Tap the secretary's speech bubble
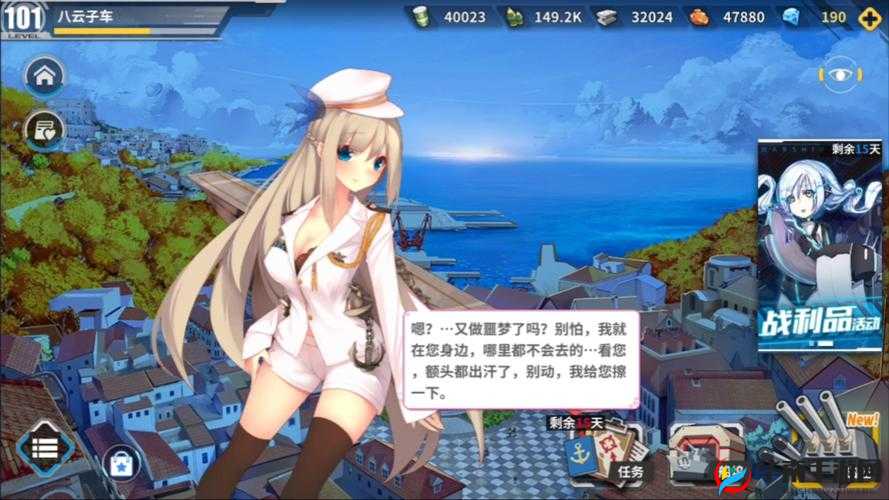The image size is (889, 500). [520, 358]
